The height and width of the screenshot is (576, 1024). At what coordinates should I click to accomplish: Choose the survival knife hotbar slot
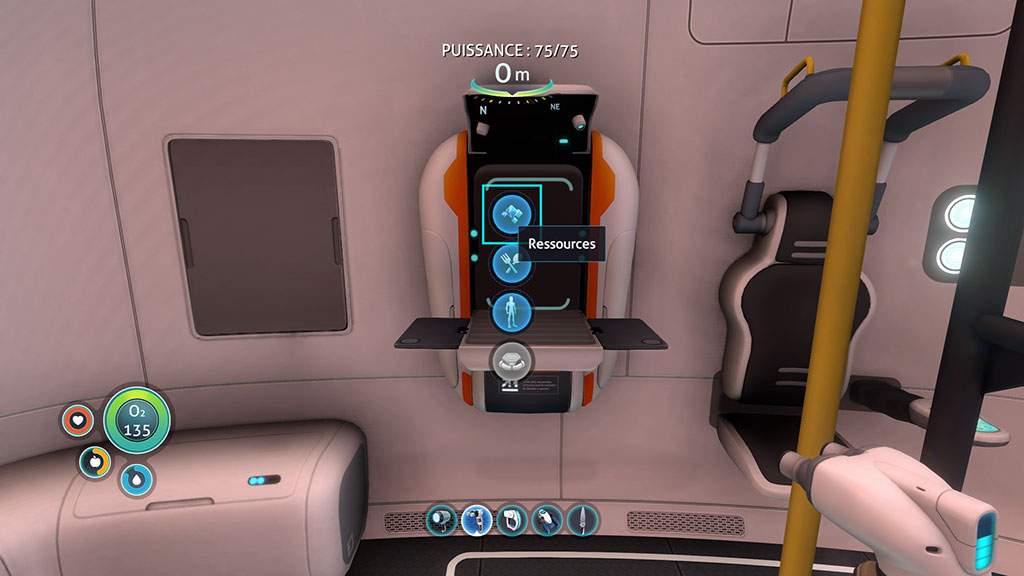point(582,519)
